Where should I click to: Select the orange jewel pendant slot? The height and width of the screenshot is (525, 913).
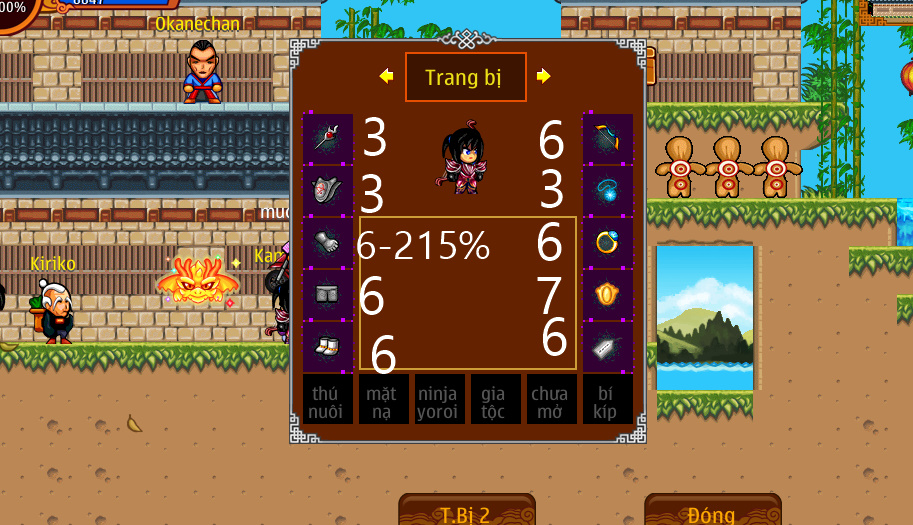coord(608,295)
